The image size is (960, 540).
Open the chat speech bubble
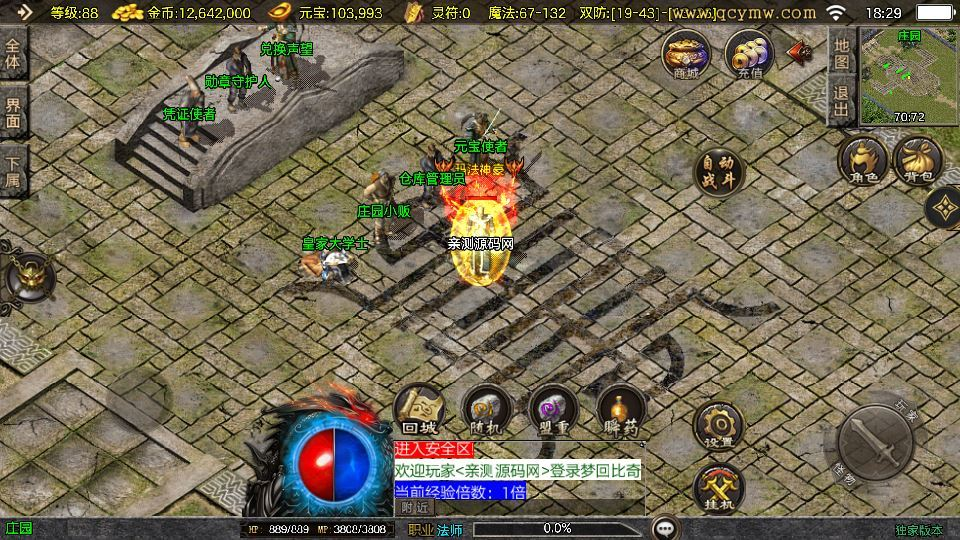(x=665, y=528)
